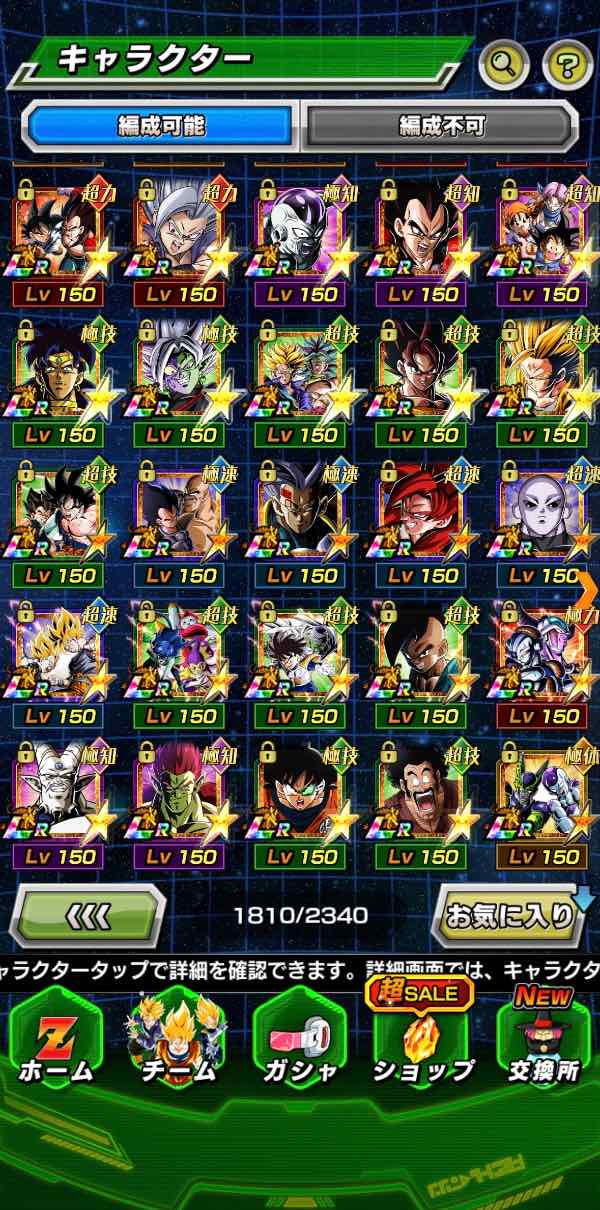This screenshot has height=1210, width=600.
Task: Open the question mark help button
Action: (x=567, y=66)
